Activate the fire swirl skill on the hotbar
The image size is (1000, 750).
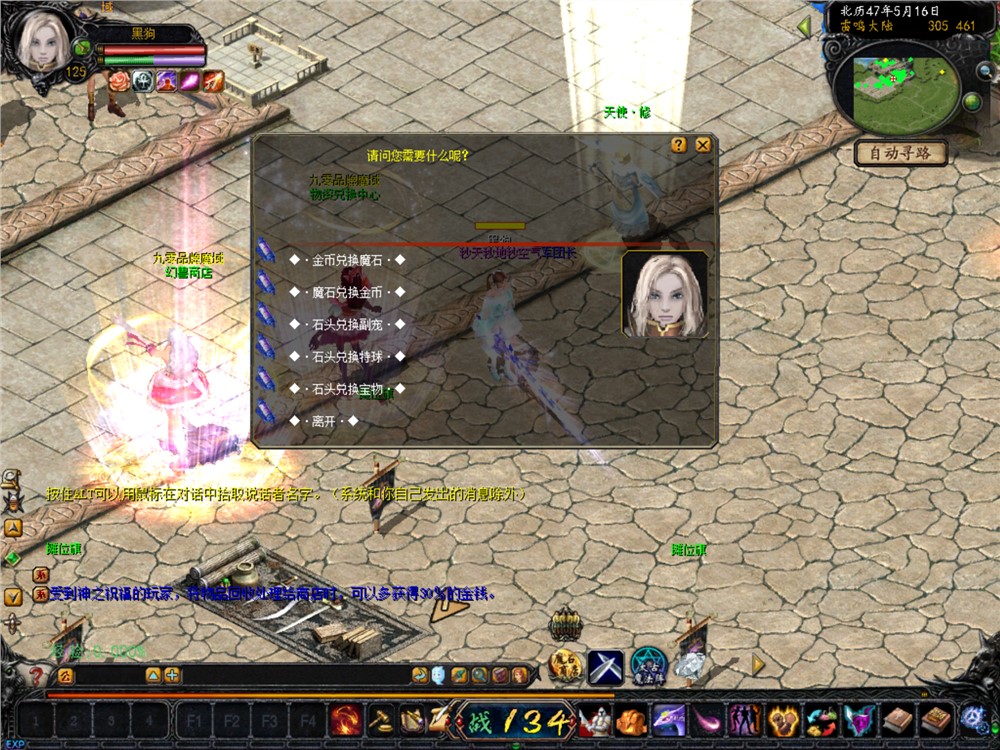[346, 720]
